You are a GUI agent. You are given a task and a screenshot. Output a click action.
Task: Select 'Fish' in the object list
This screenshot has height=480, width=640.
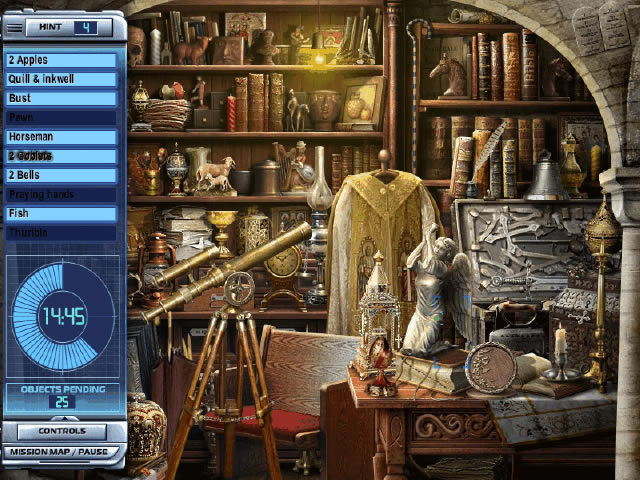[62, 213]
